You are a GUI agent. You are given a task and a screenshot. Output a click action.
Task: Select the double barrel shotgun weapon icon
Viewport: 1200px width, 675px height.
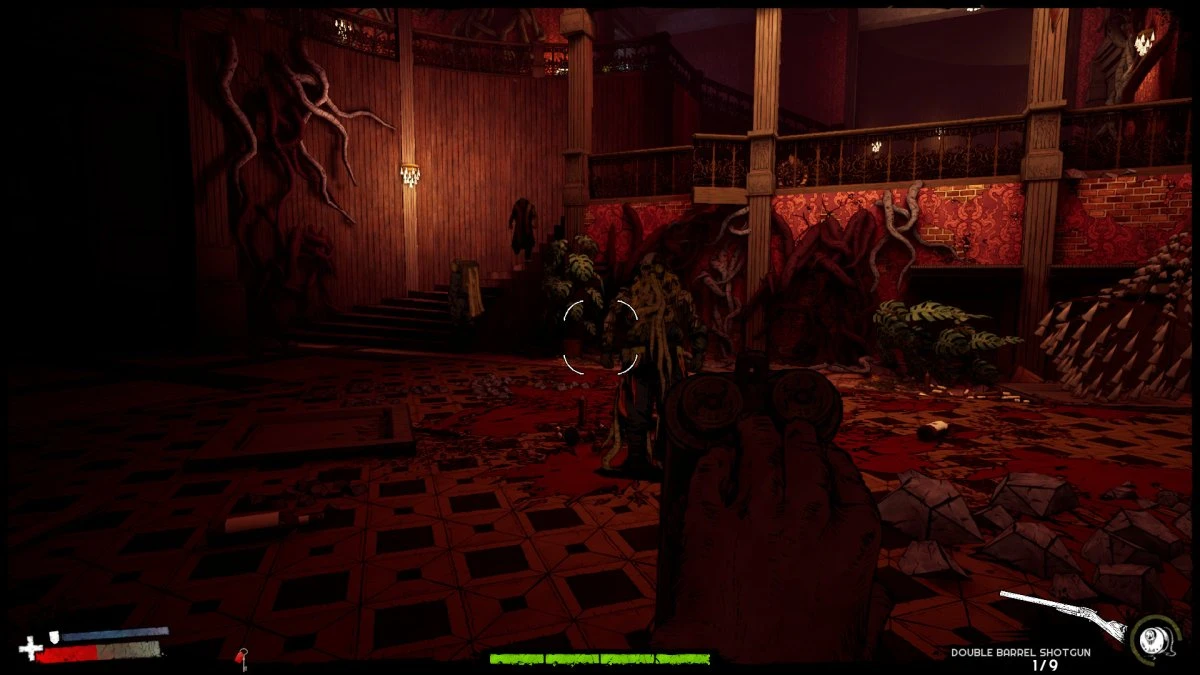[1062, 614]
